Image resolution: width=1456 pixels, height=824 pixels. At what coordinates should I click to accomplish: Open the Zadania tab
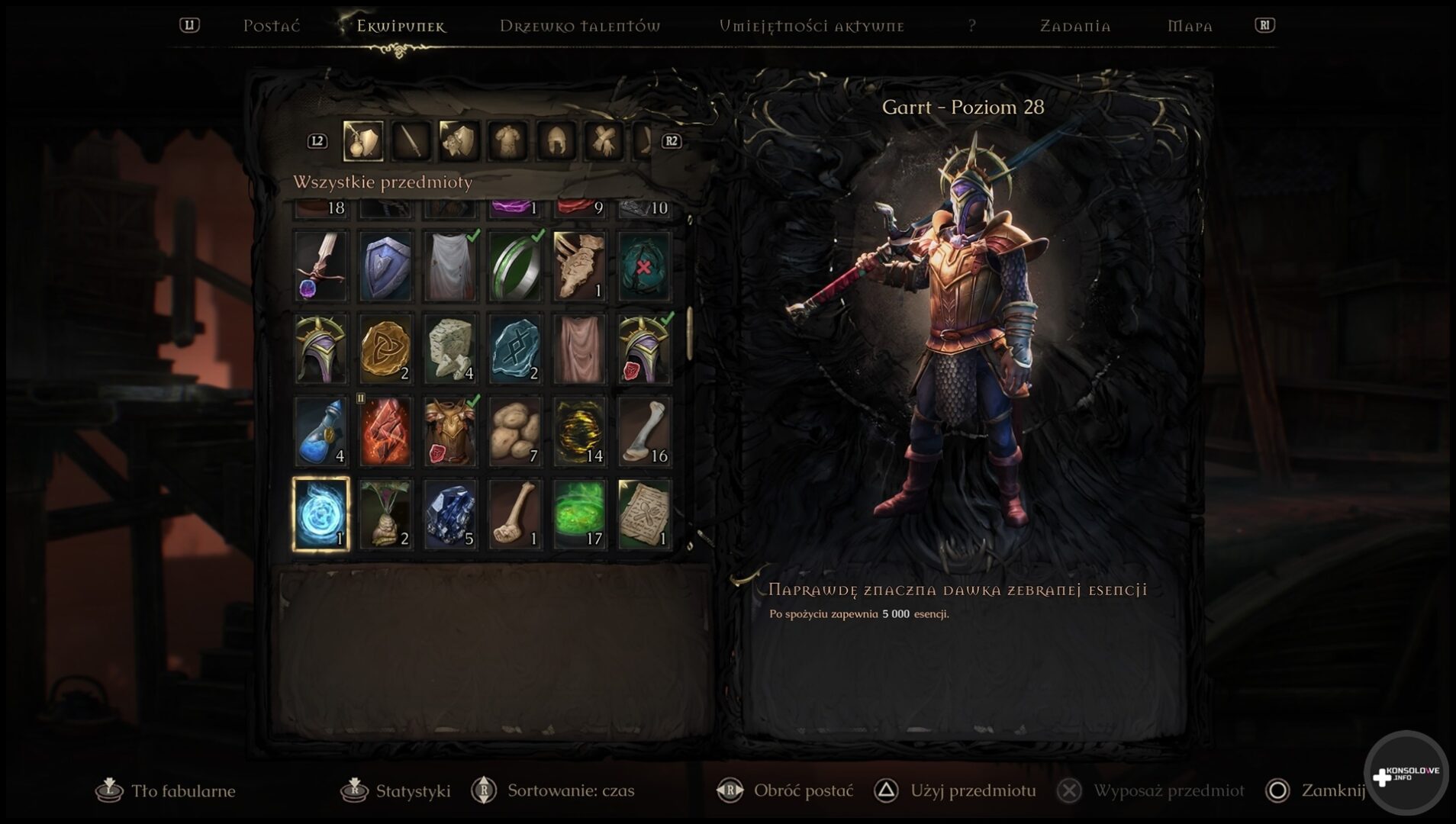pyautogui.click(x=1075, y=26)
